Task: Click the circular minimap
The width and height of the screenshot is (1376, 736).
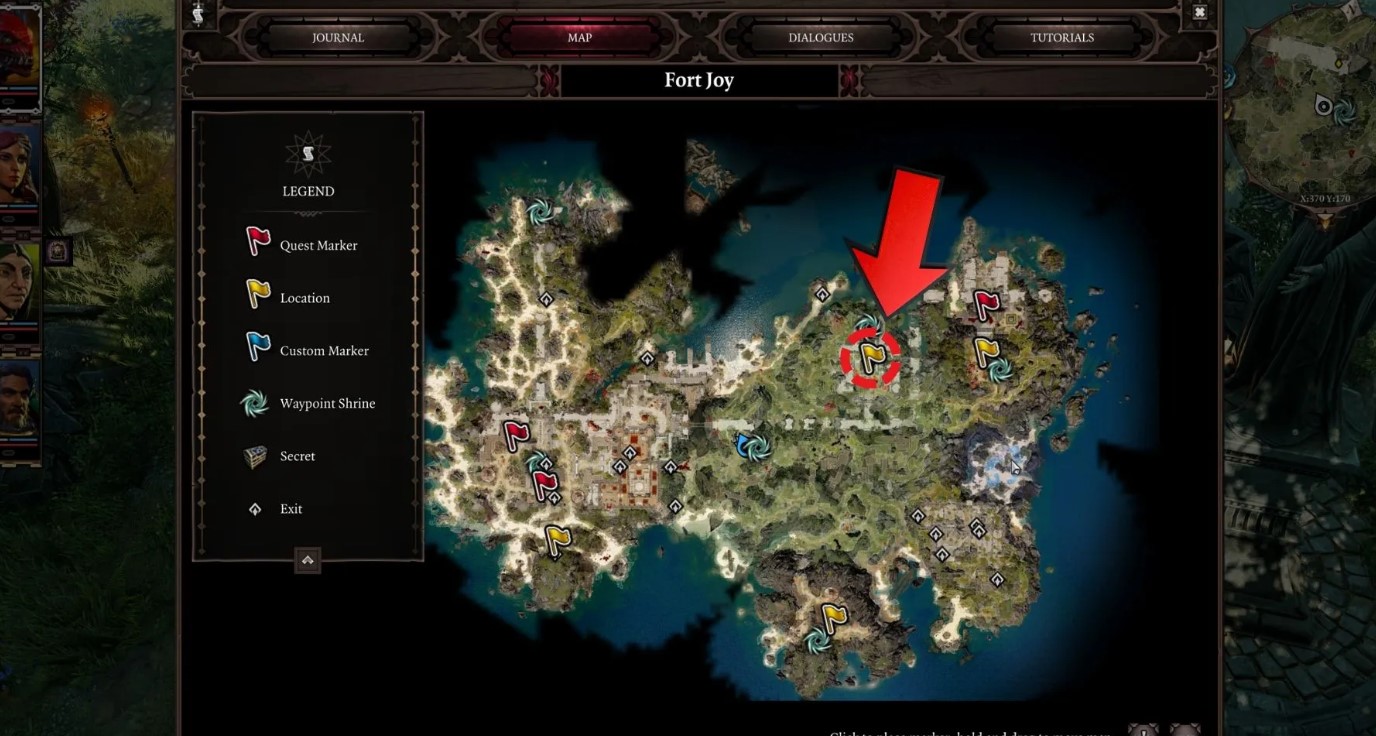Action: [x=1300, y=120]
